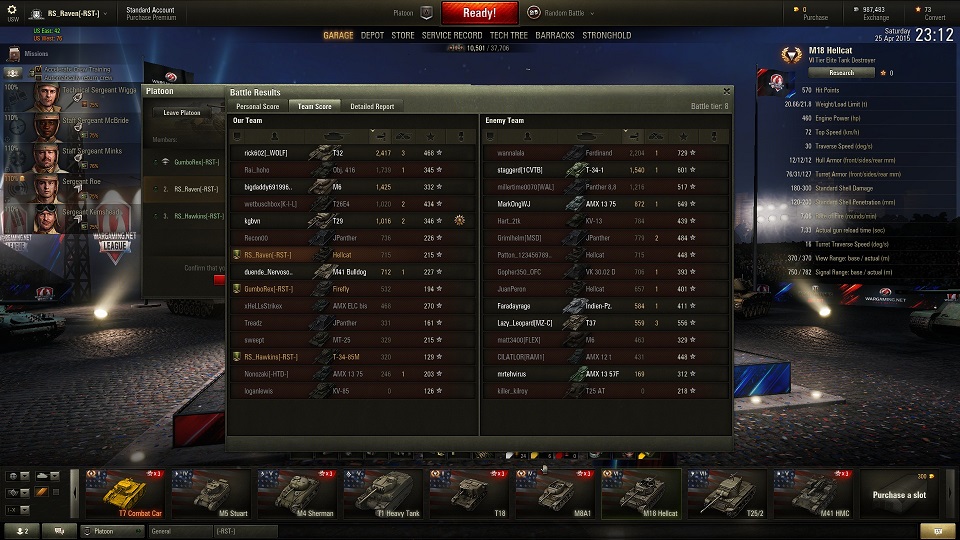The width and height of the screenshot is (960, 540).
Task: Choose the T1 Heavy Tank in carousel
Action: coord(383,494)
